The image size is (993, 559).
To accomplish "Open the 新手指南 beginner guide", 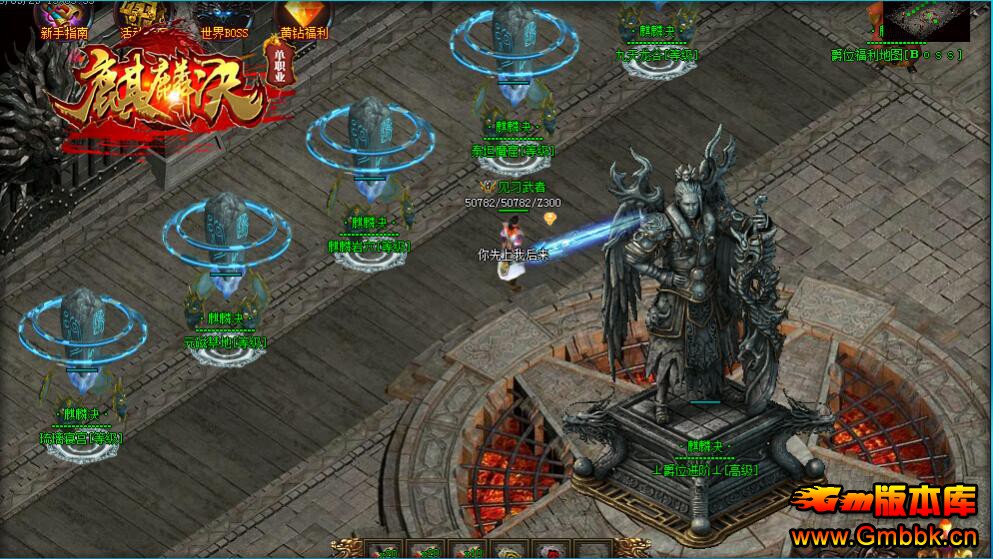I will coord(64,18).
